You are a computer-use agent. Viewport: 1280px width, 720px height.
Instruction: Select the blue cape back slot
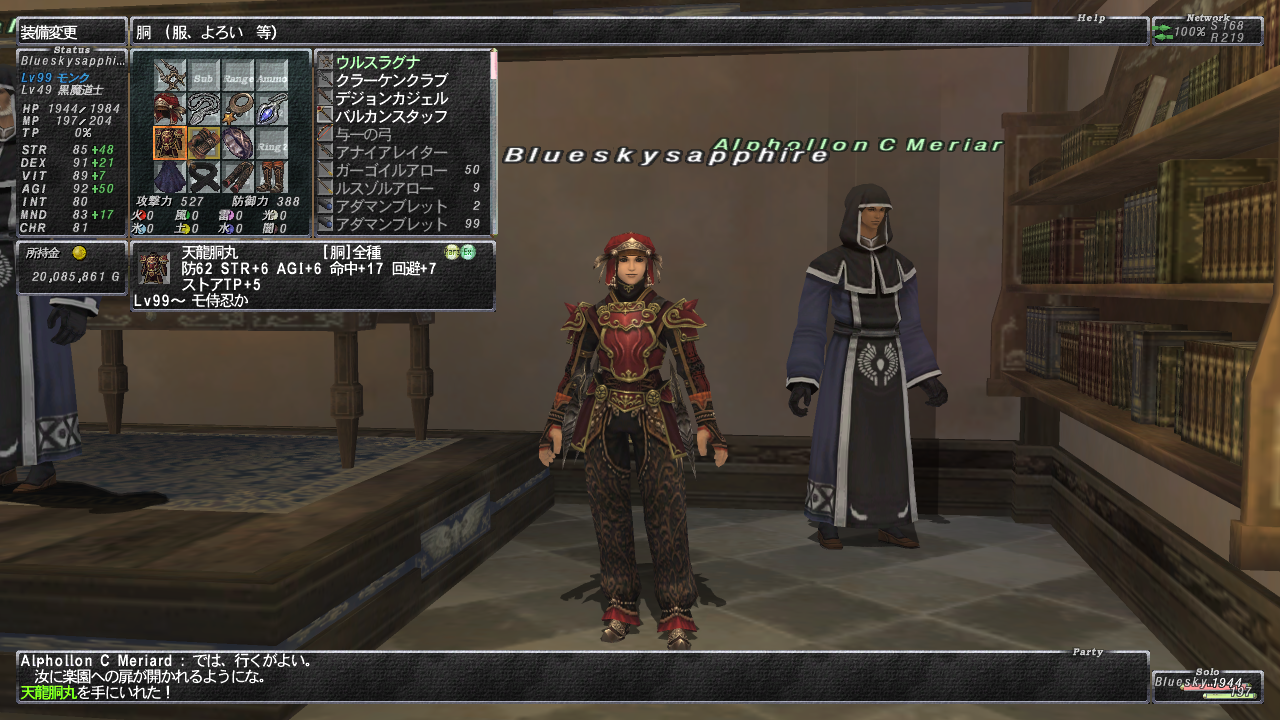point(170,177)
